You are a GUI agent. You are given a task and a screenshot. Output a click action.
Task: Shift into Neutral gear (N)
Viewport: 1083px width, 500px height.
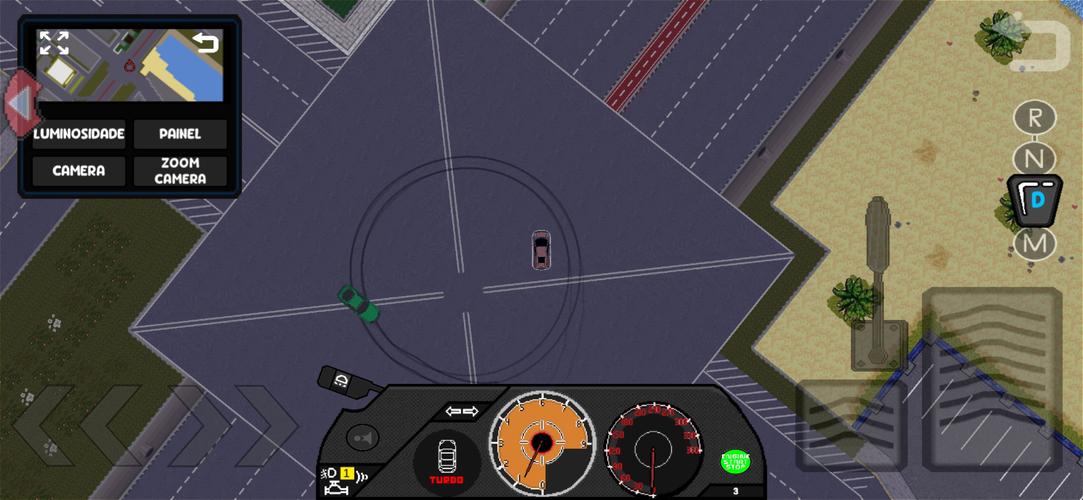click(x=1035, y=158)
